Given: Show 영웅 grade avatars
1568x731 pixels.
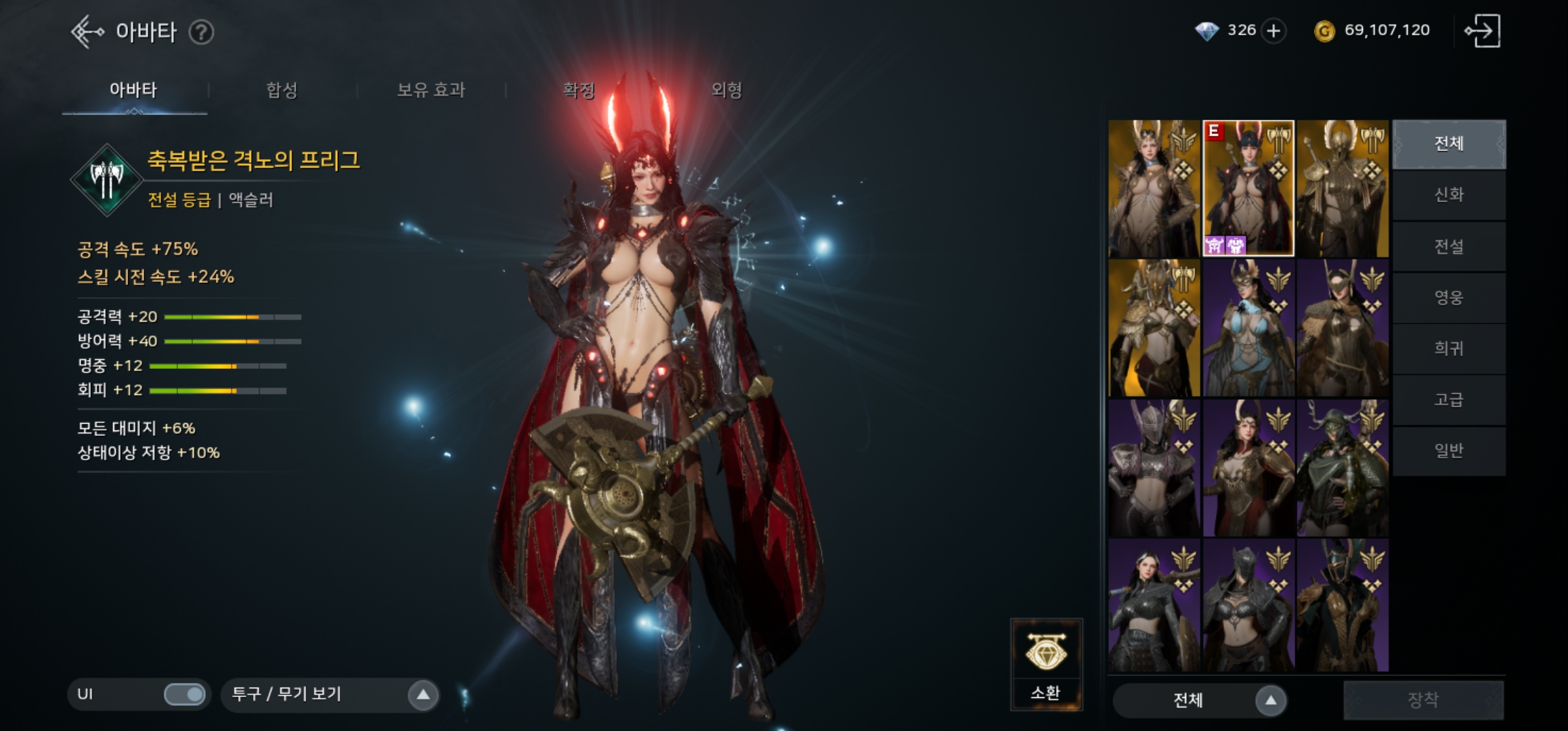Looking at the screenshot, I should point(1449,298).
